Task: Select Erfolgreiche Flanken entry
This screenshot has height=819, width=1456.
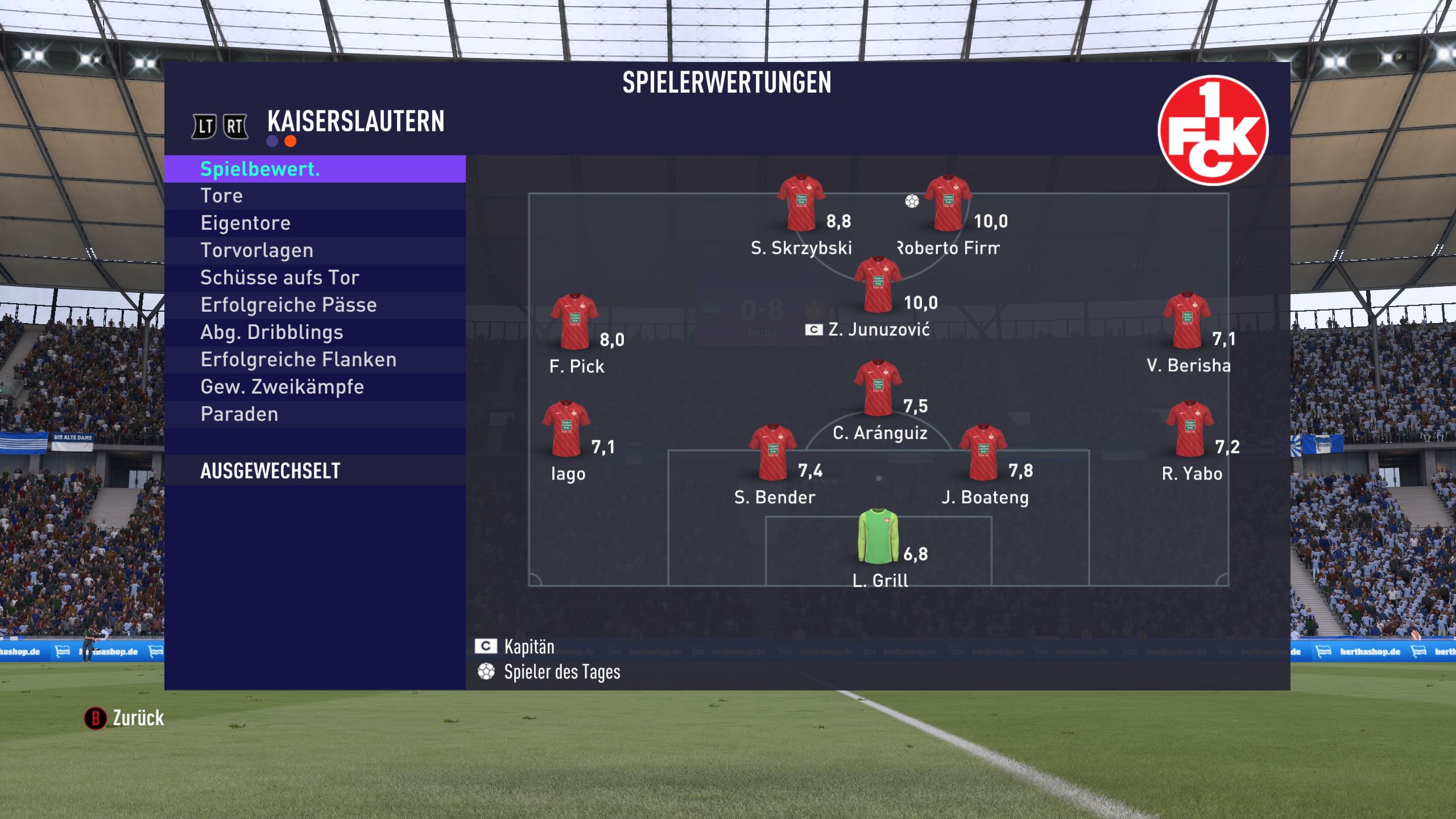Action: 315,359
